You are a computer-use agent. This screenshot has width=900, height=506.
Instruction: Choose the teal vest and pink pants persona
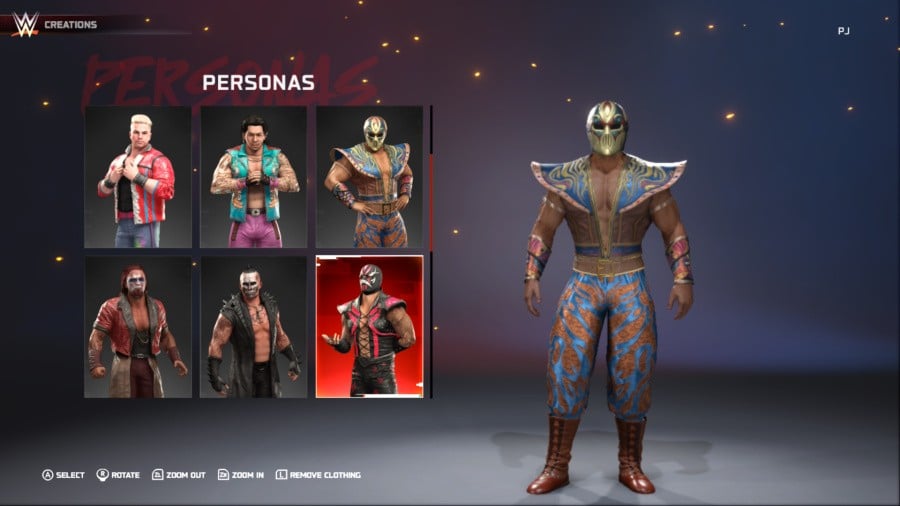pos(253,177)
